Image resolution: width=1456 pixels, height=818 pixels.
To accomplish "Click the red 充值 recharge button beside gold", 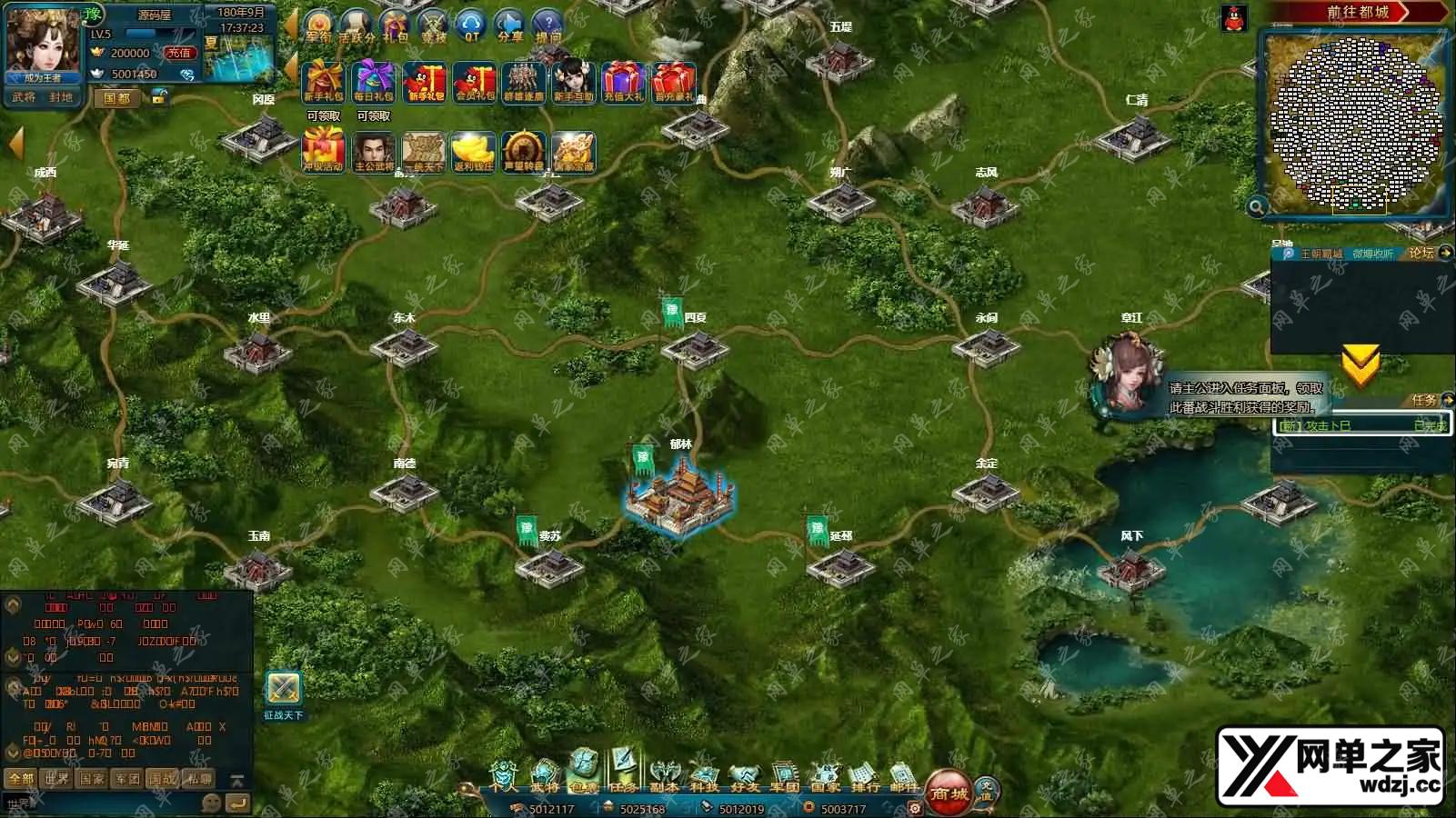I will pyautogui.click(x=179, y=54).
